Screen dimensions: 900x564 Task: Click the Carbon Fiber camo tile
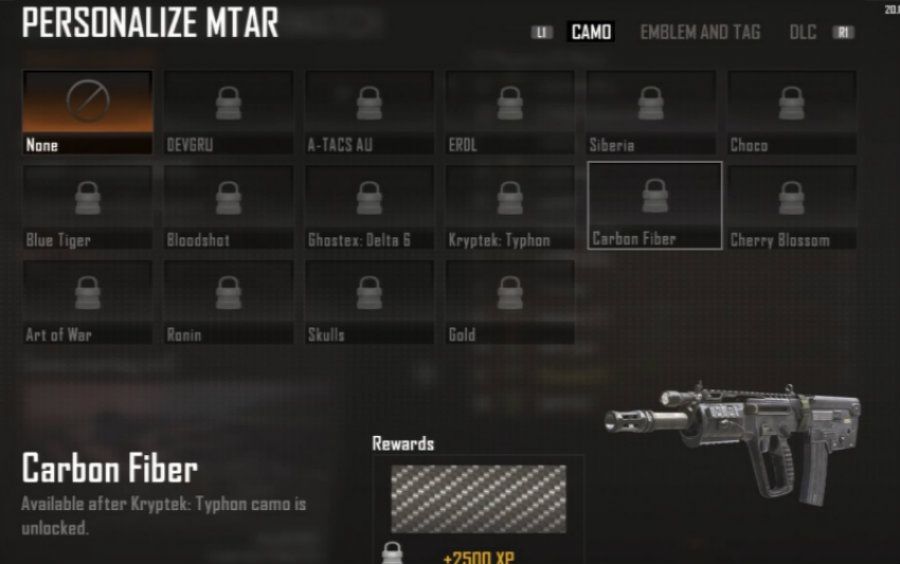pos(655,205)
